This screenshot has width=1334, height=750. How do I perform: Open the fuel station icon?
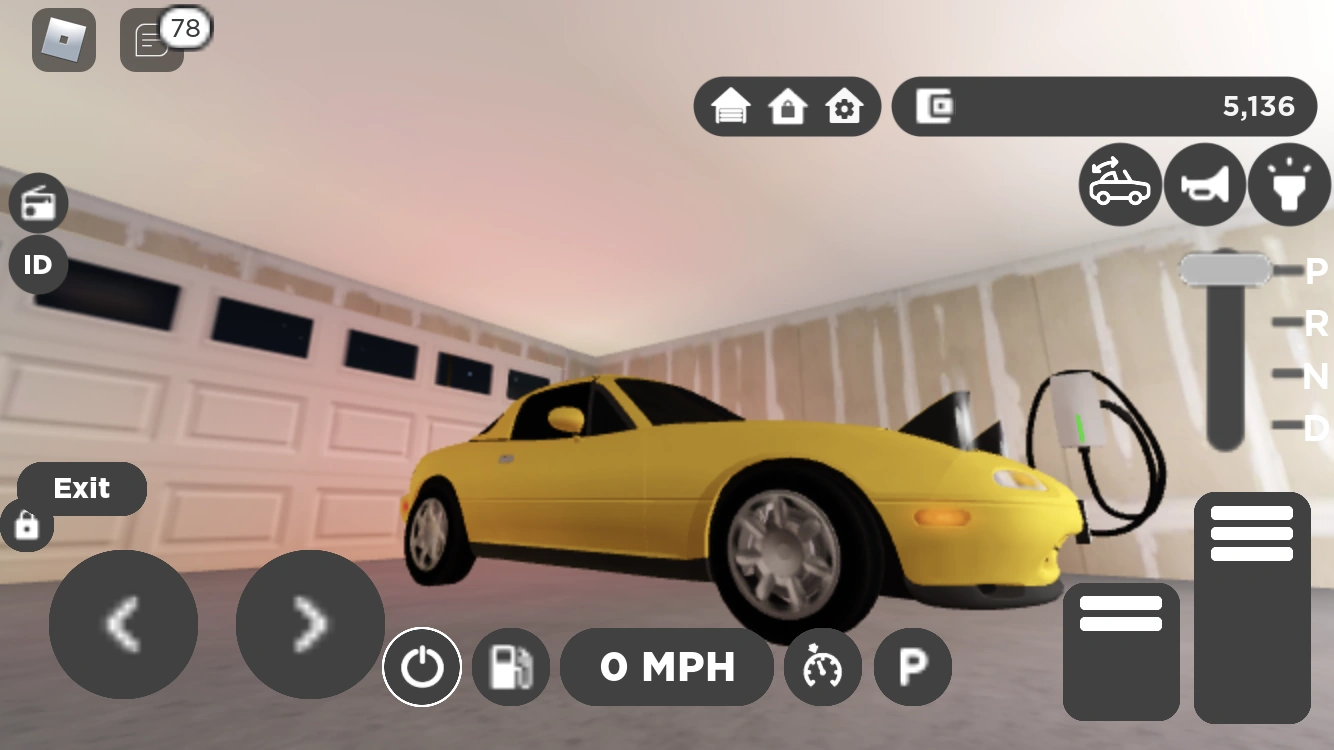tap(511, 666)
